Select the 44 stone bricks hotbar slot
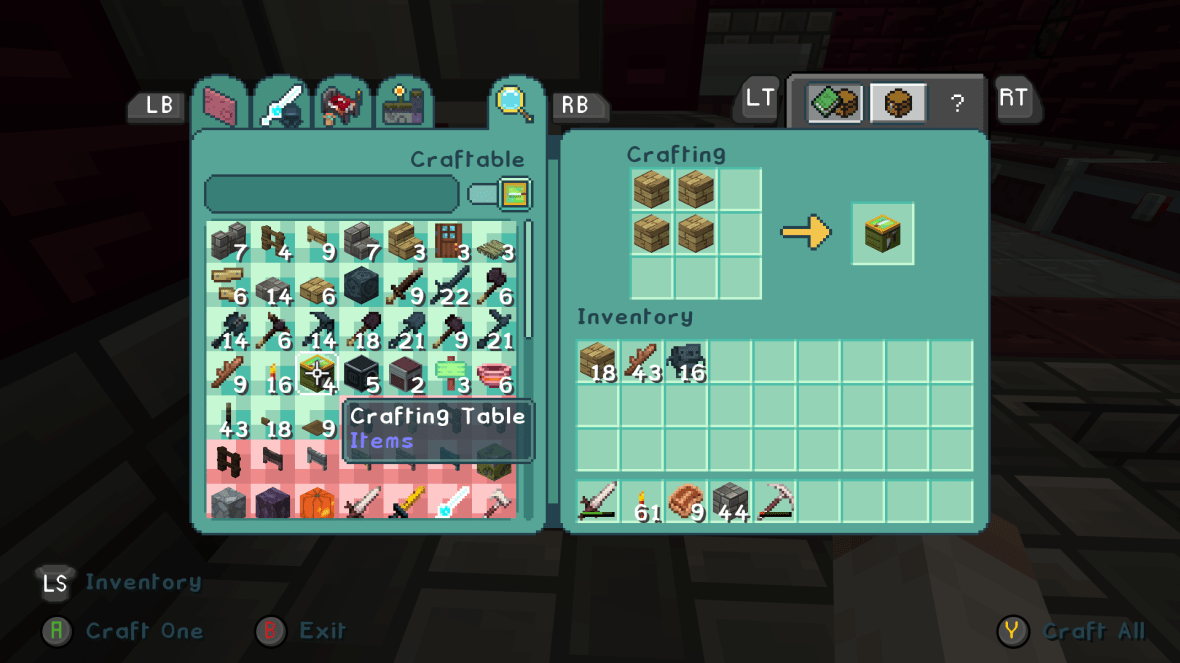This screenshot has height=663, width=1180. click(x=731, y=501)
